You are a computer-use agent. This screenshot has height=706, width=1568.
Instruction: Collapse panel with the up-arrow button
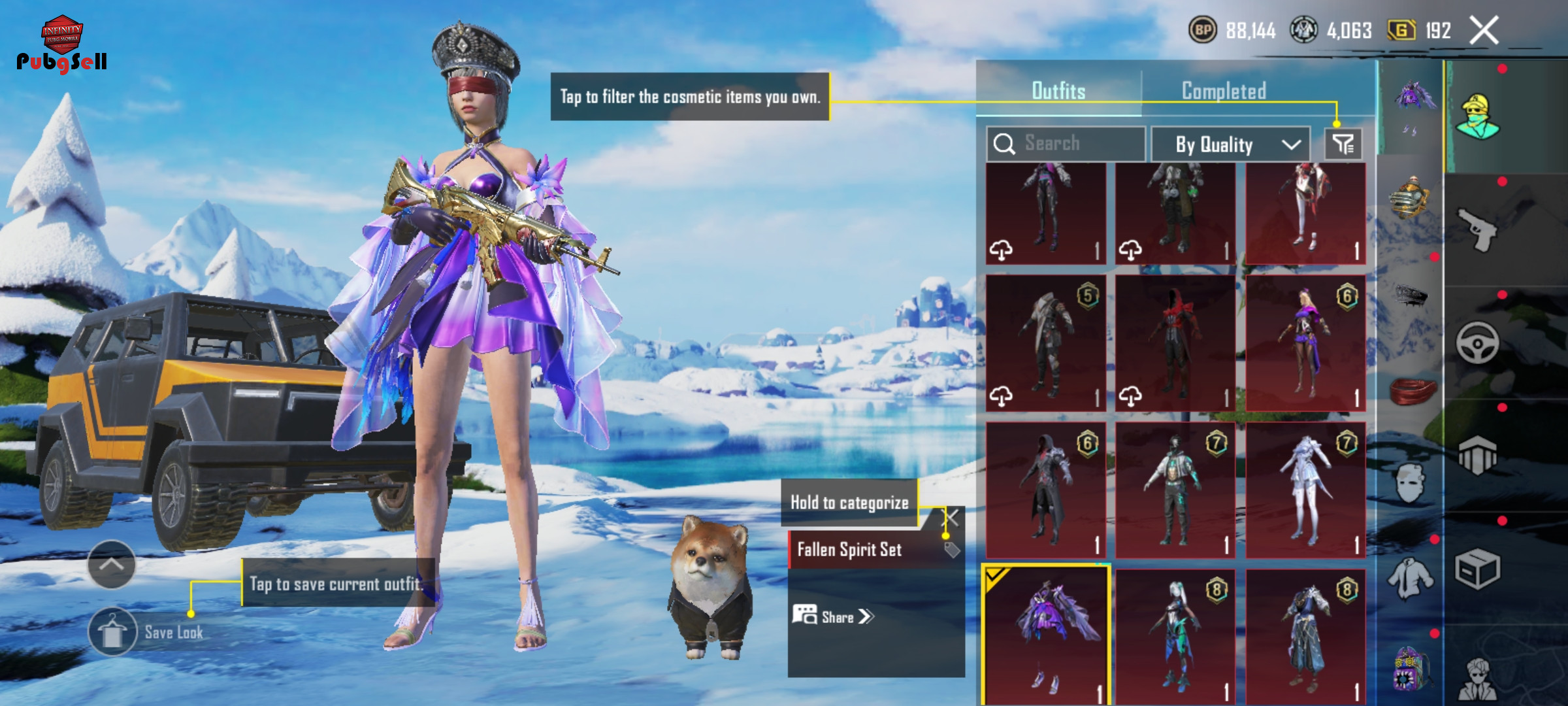tap(112, 564)
